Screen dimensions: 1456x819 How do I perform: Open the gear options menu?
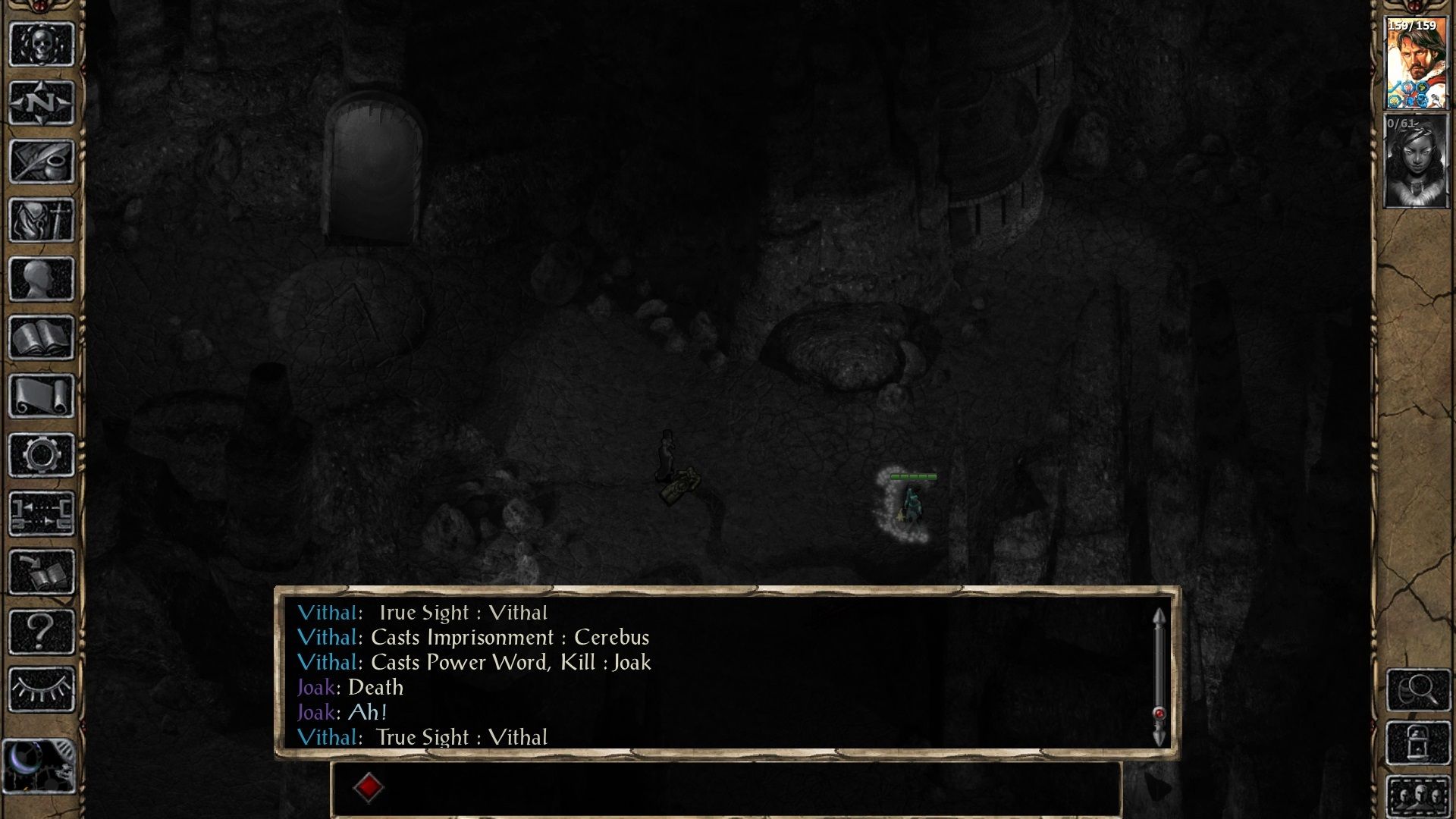pos(42,455)
